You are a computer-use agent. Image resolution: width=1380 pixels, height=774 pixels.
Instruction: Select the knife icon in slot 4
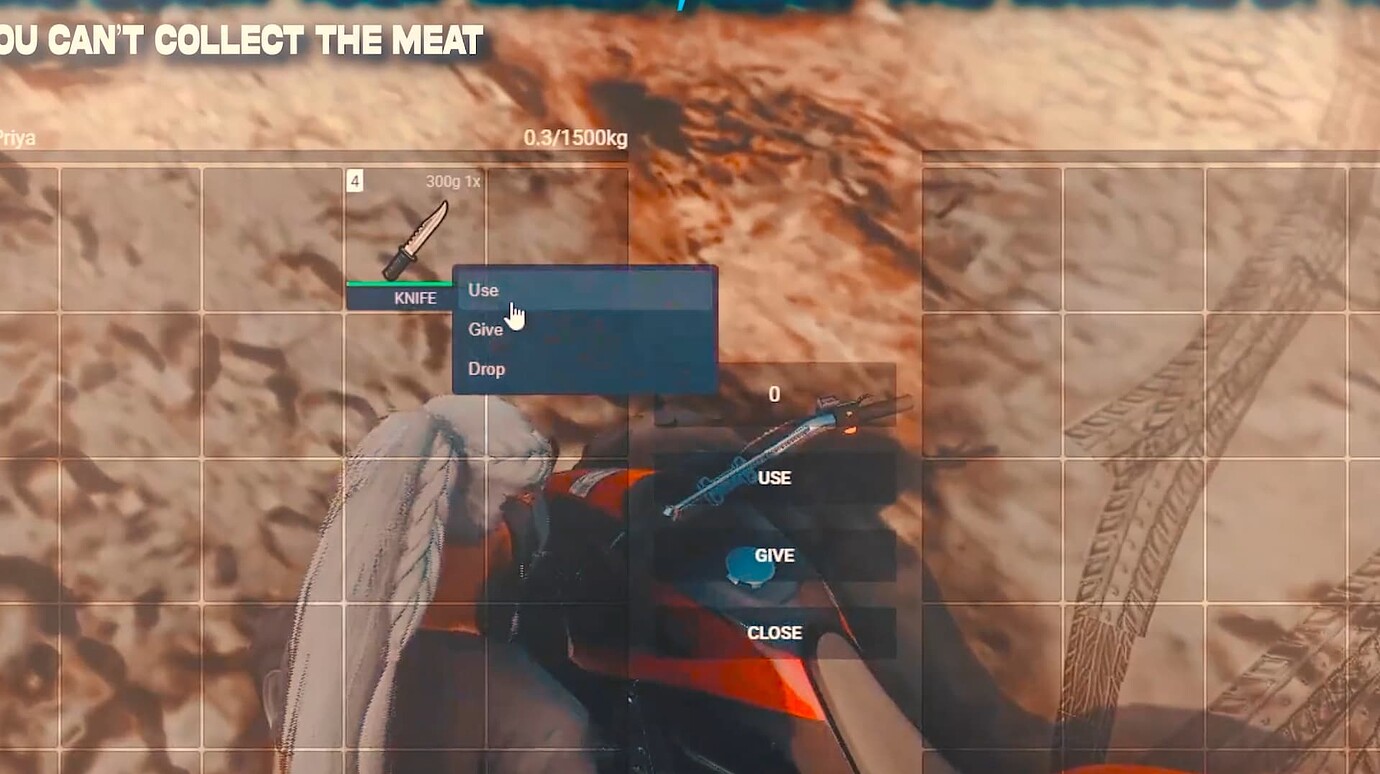(415, 240)
